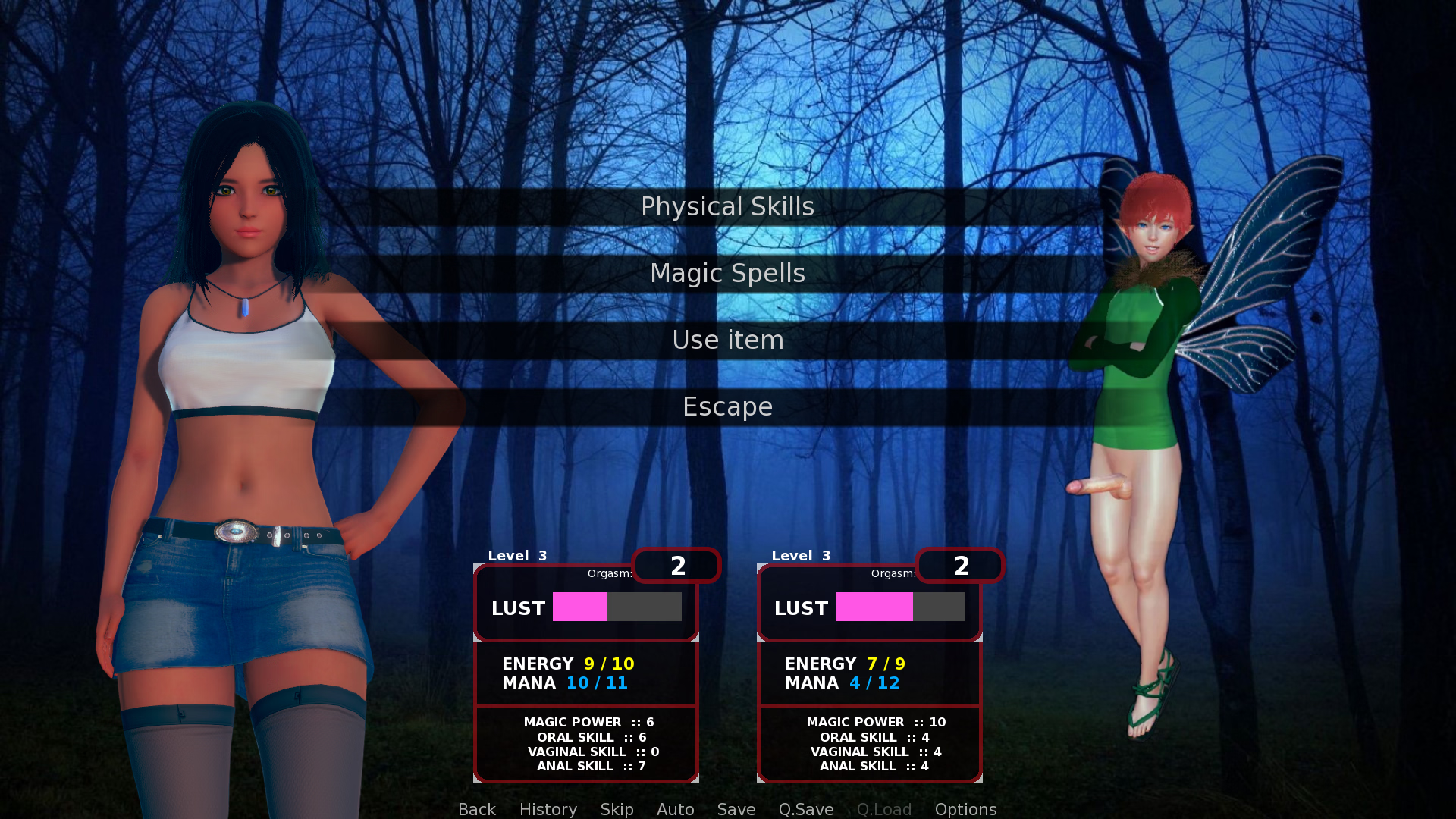Screen dimensions: 1456x819
Task: Choose Escape to flee the battle
Action: point(727,406)
